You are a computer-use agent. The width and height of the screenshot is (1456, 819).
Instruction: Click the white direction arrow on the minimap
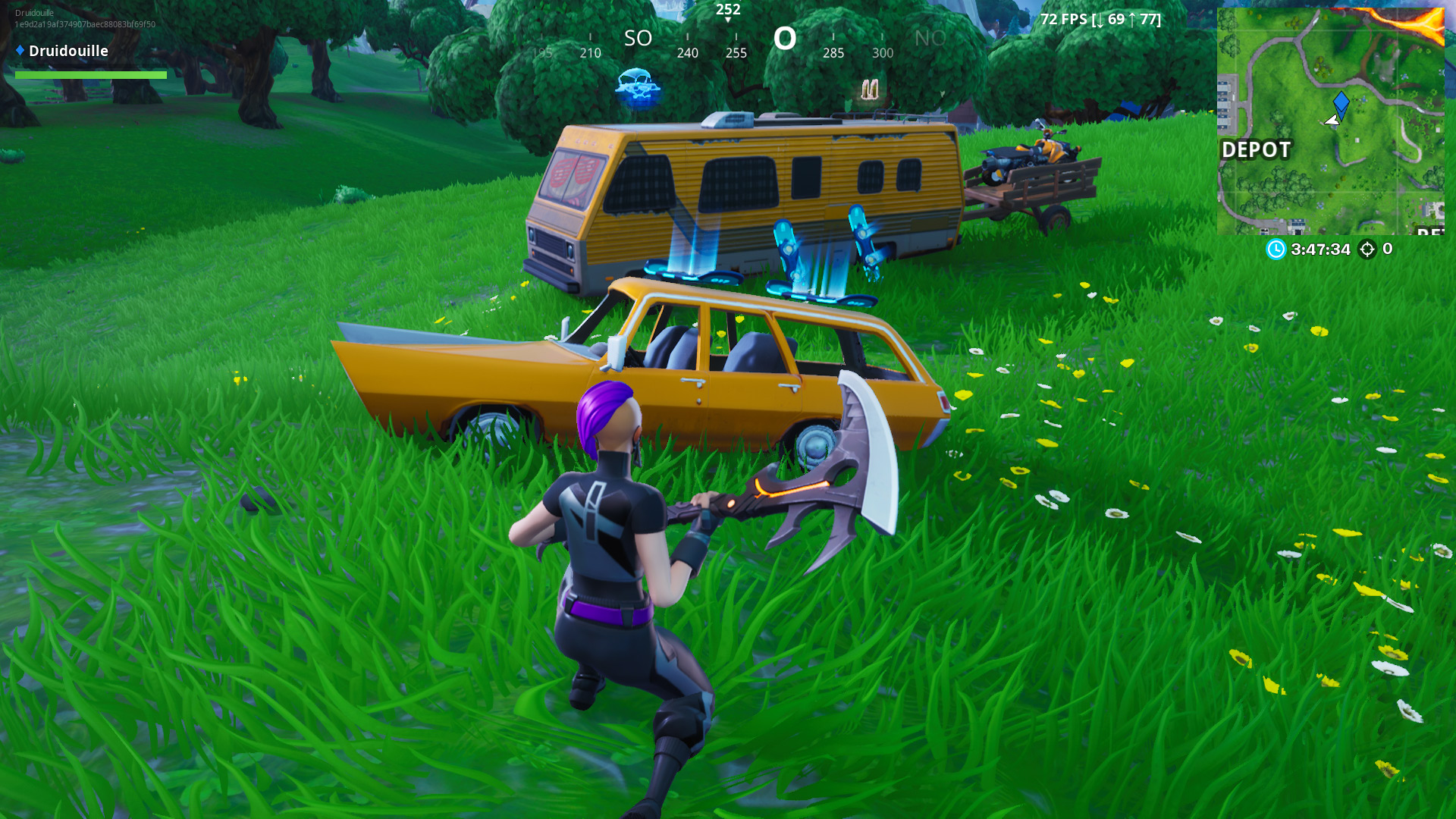(1333, 120)
